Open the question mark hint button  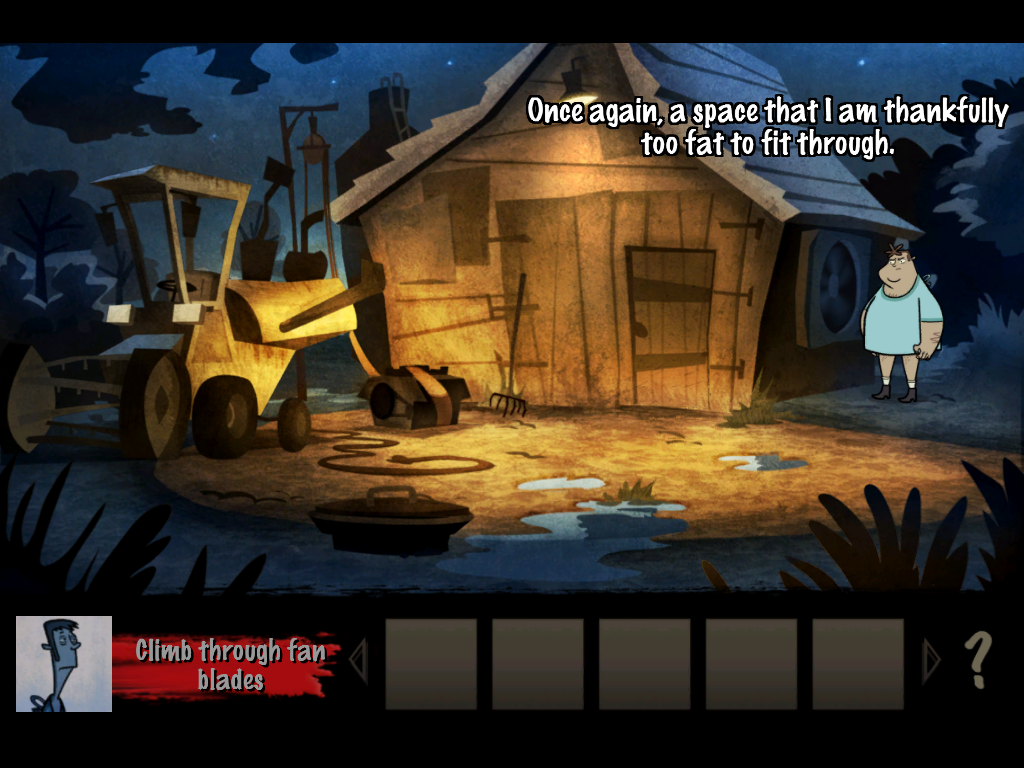[x=977, y=661]
